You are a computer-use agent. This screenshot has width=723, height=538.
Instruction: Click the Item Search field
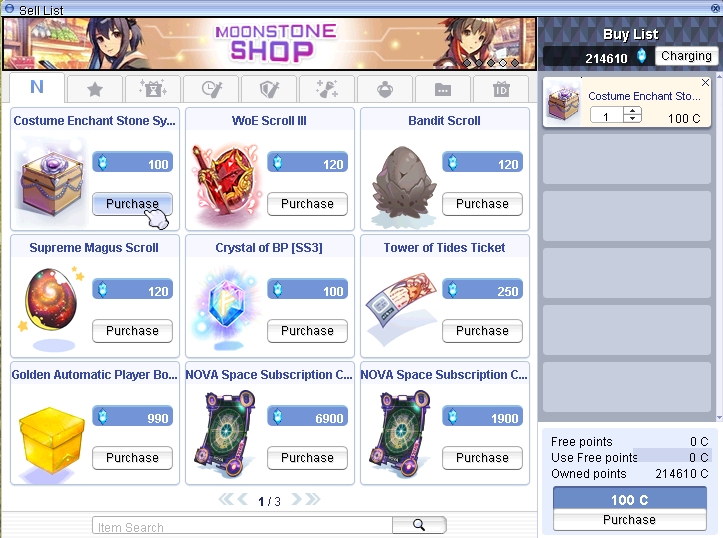point(240,526)
